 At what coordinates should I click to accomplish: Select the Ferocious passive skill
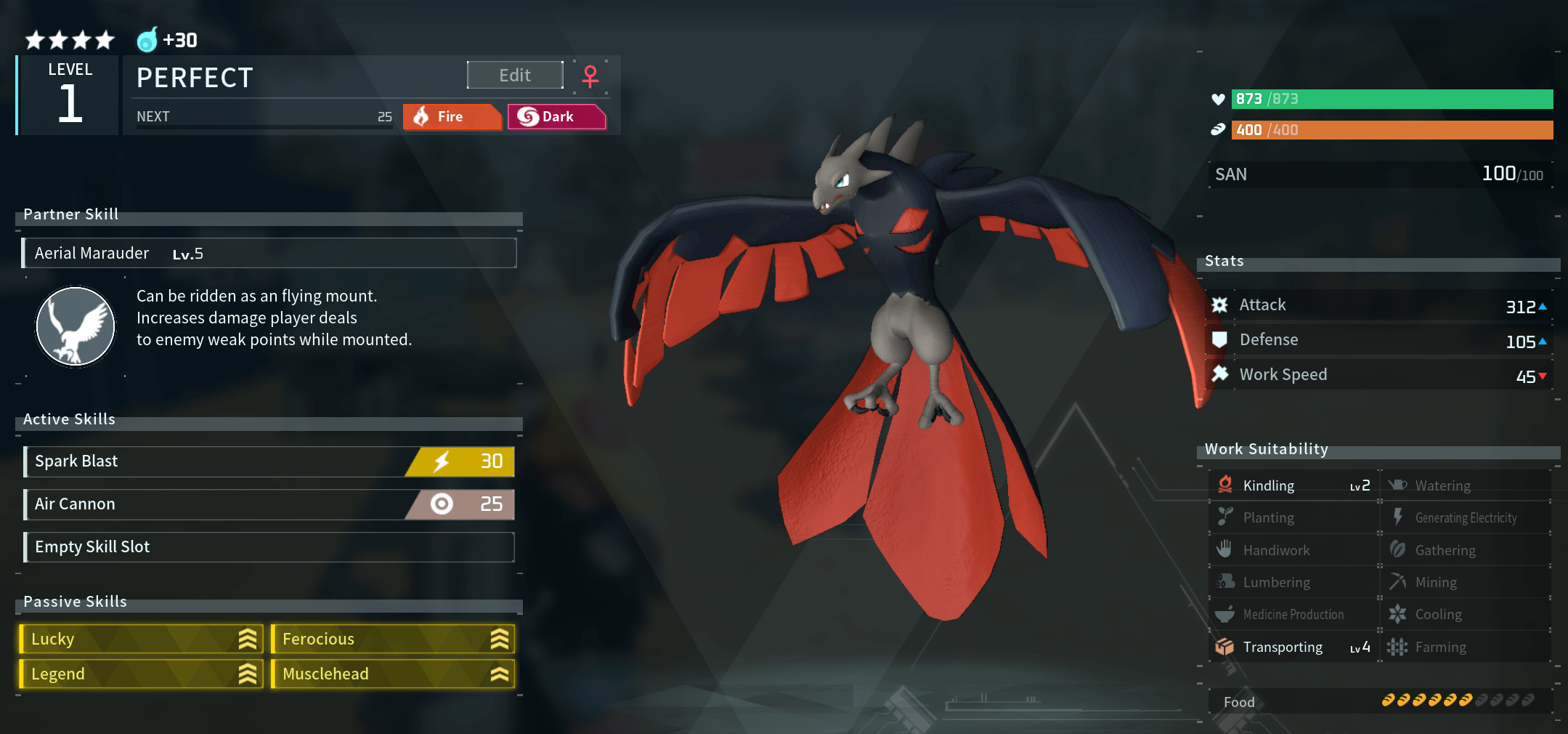point(393,640)
